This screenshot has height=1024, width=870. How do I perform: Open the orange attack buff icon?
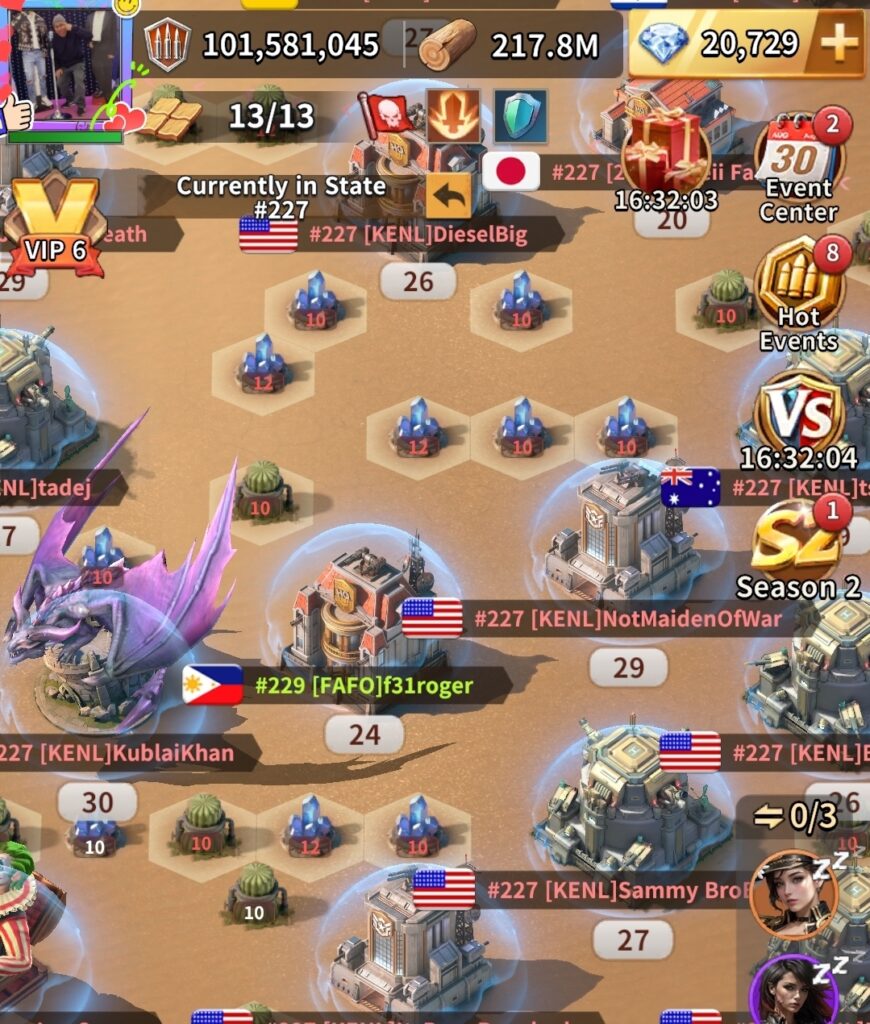click(453, 116)
